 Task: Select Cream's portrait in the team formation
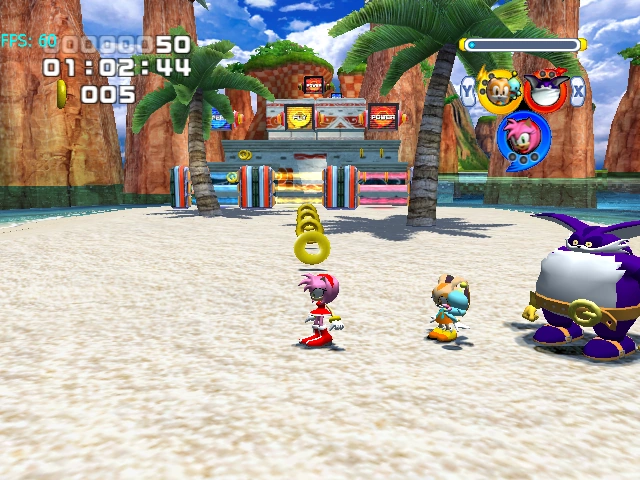[x=497, y=91]
